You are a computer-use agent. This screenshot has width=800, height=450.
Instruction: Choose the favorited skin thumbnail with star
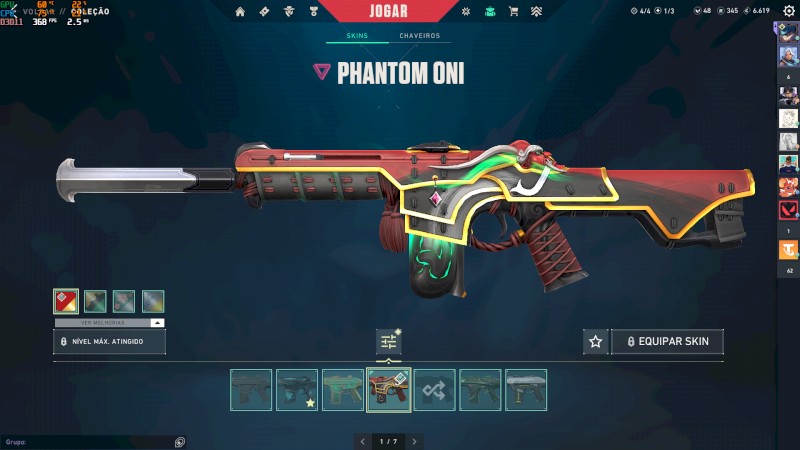[297, 390]
